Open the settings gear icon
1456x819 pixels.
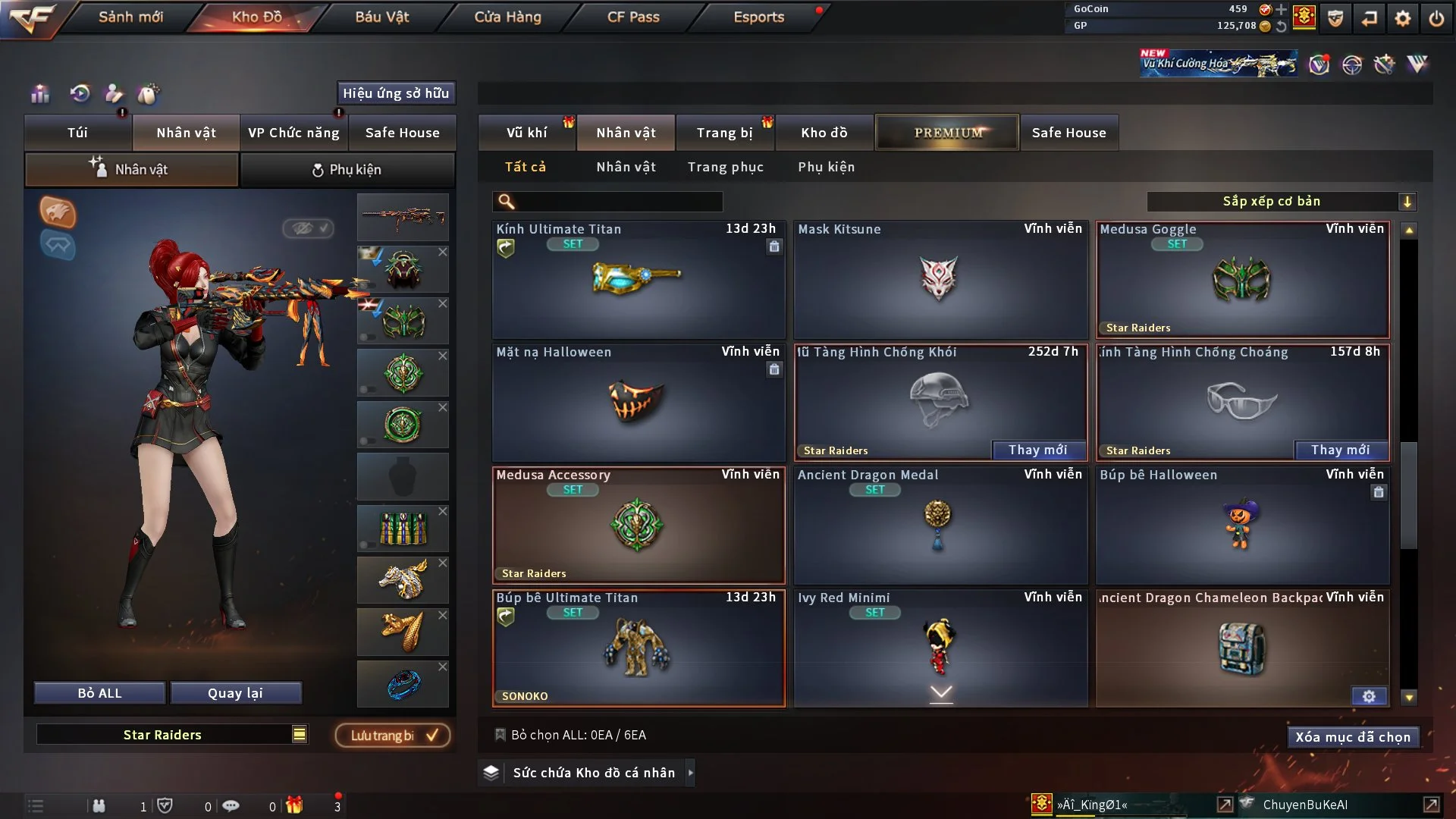[1402, 18]
